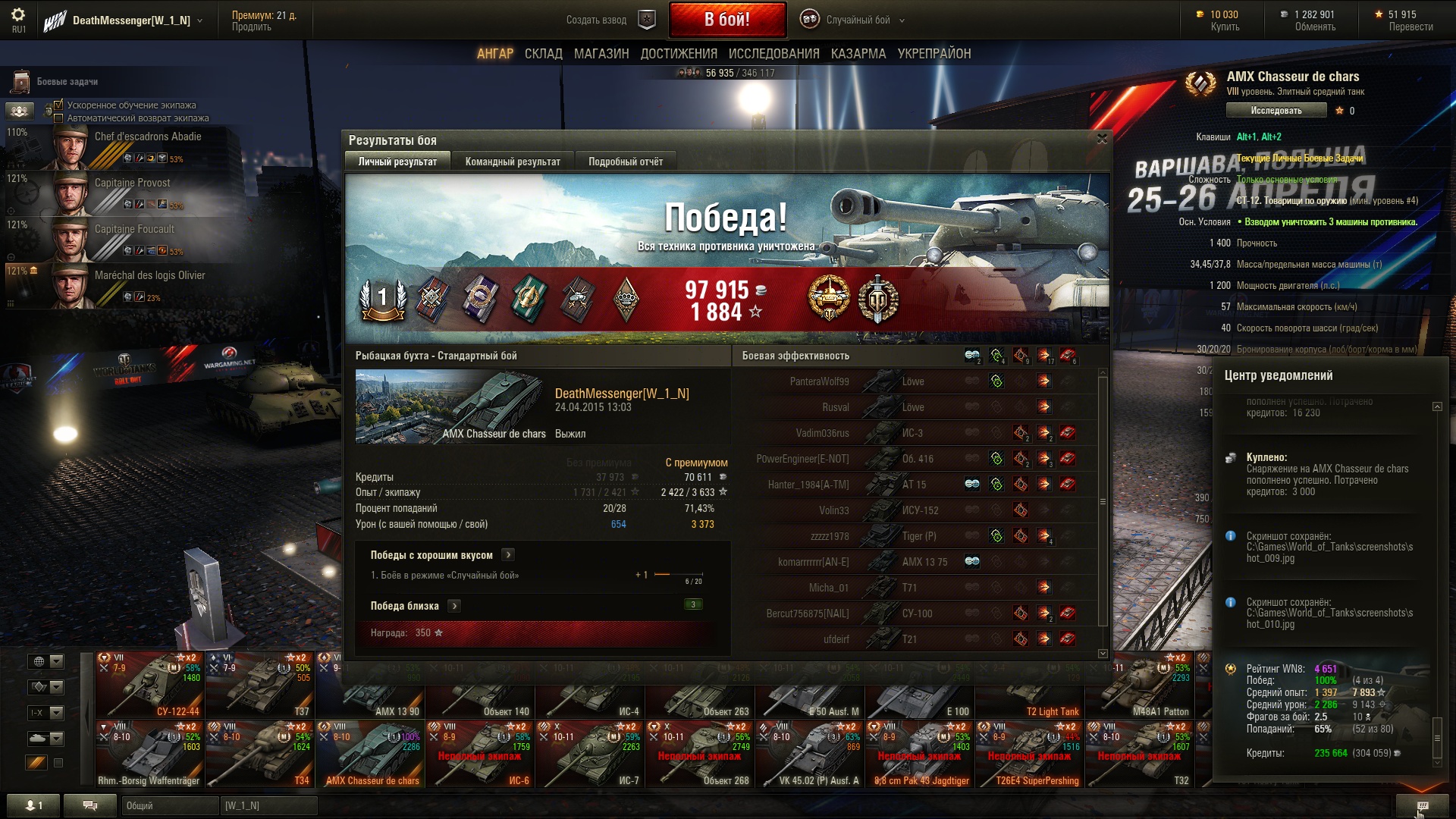Viewport: 1456px width, 819px height.
Task: Switch to the Командный результат tab
Action: [513, 162]
